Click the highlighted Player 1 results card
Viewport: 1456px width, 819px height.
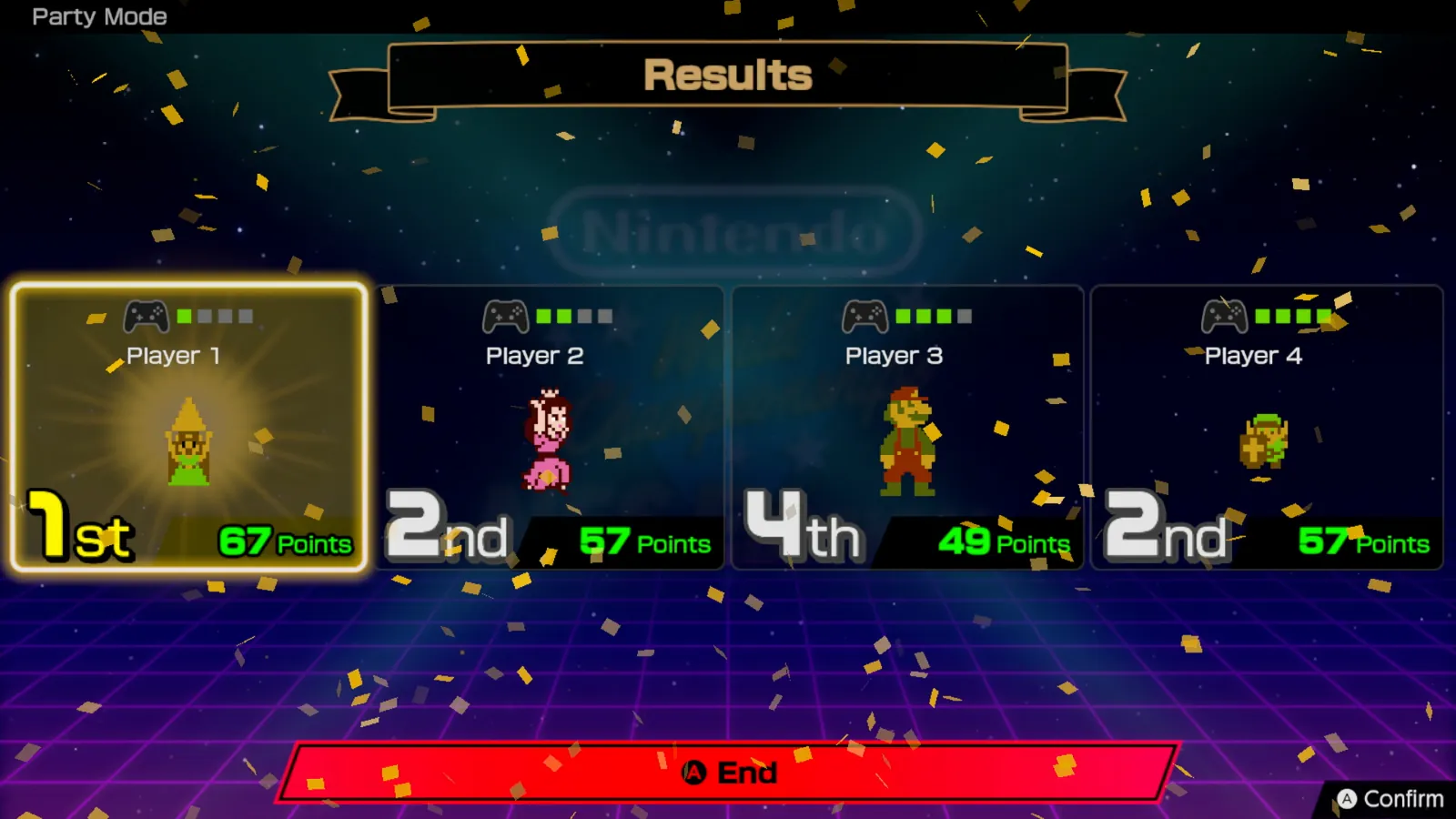tap(187, 423)
